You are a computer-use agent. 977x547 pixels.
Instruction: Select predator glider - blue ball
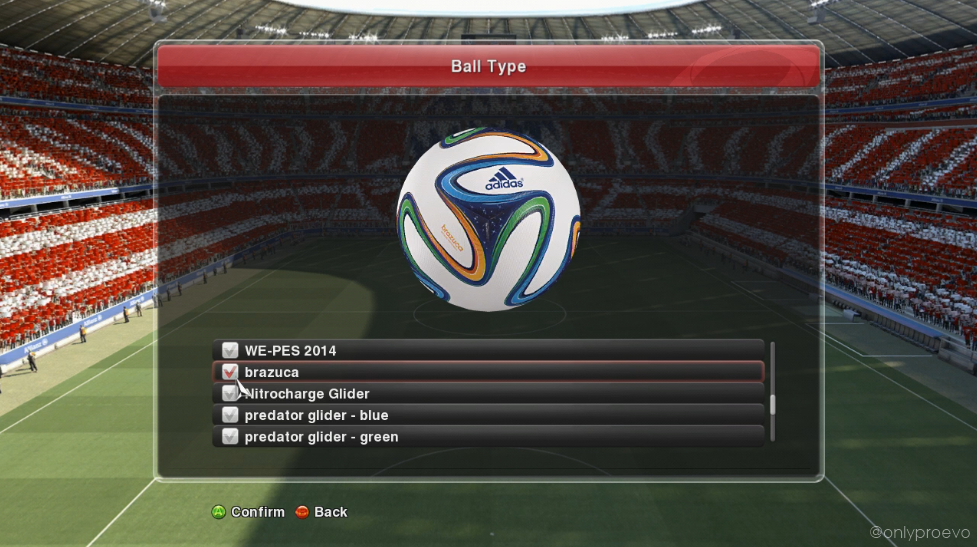[x=488, y=415]
